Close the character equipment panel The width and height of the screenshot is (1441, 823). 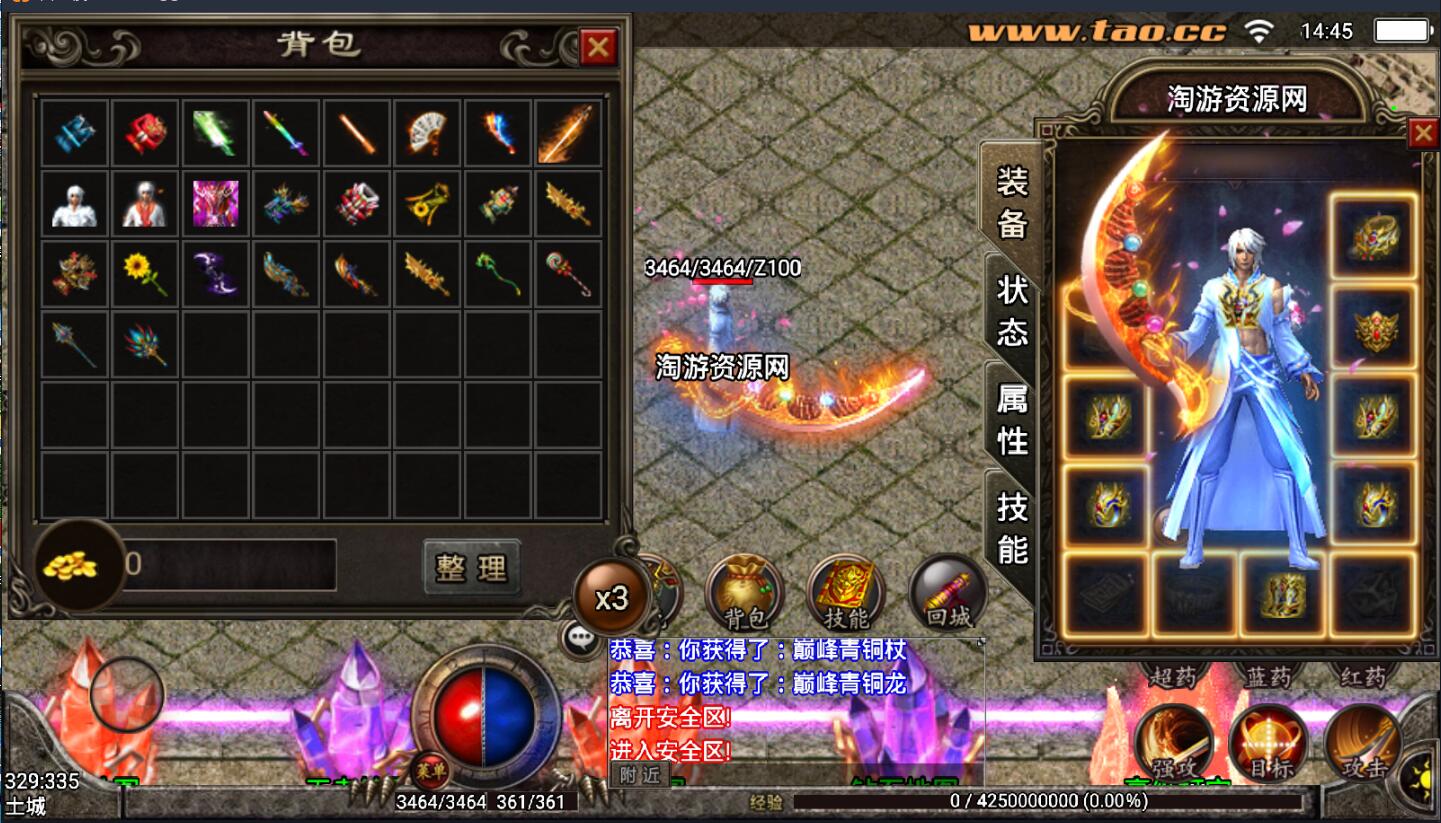pos(1422,134)
